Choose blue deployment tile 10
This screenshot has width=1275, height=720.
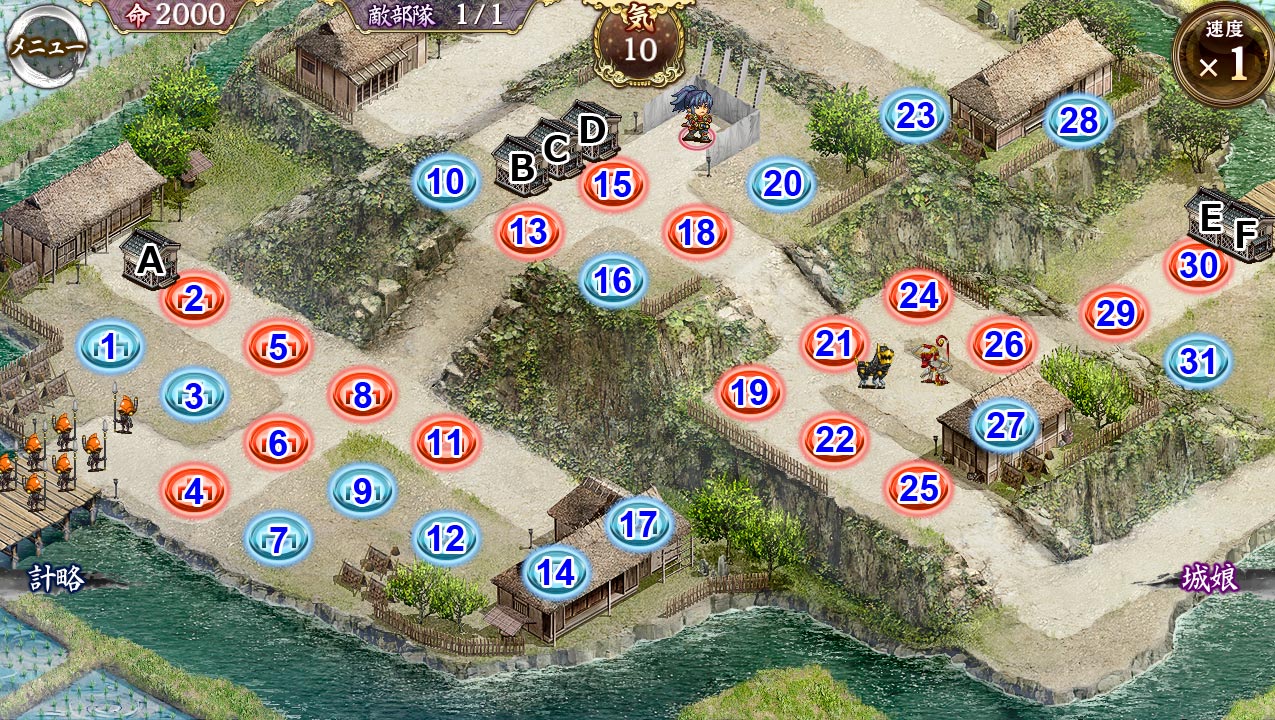coord(447,182)
